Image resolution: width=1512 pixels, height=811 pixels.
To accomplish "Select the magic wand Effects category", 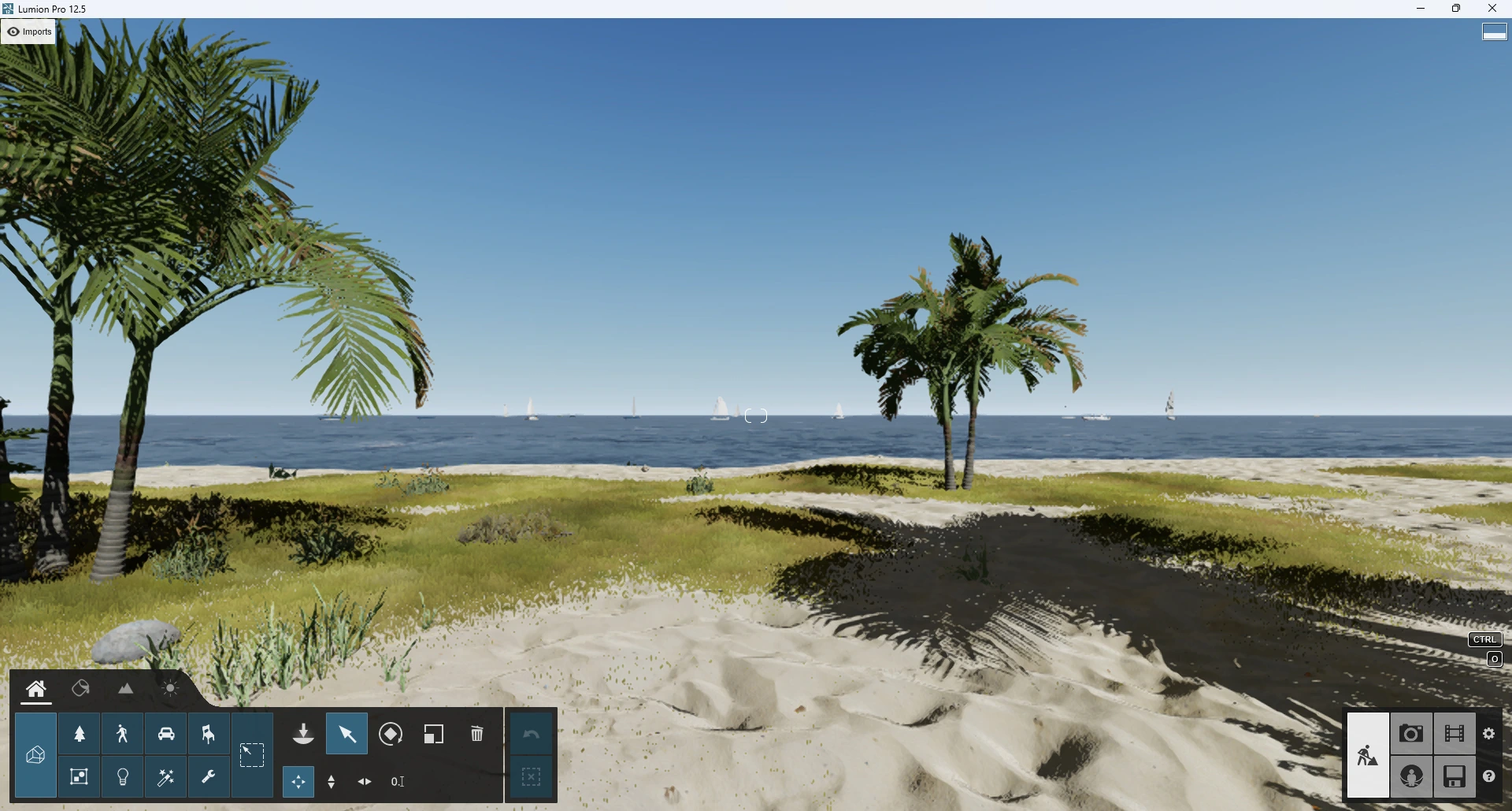I will click(166, 778).
